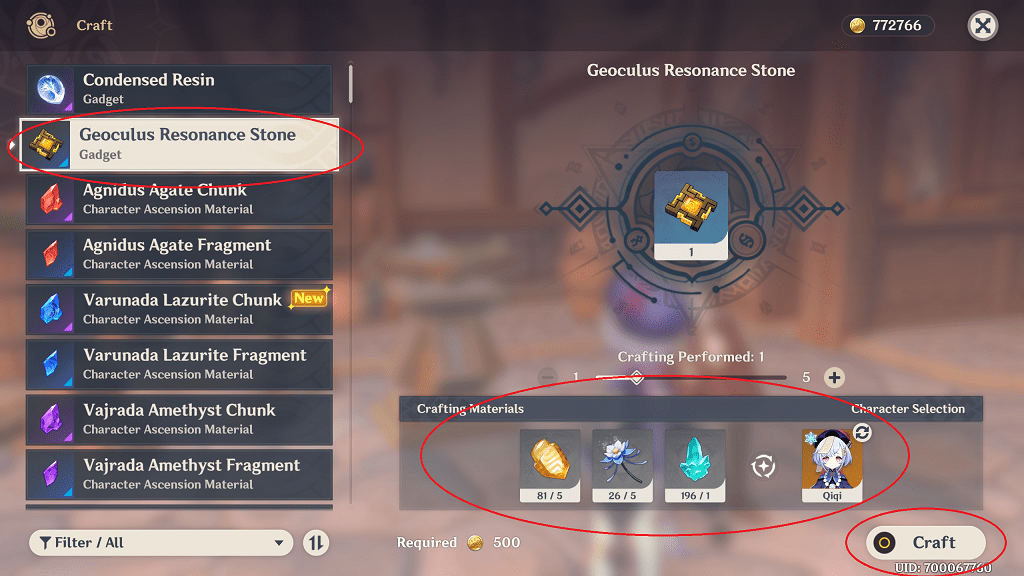Pick Agnidus Agate Fragment in the list
1024x576 pixels.
pyautogui.click(x=180, y=254)
